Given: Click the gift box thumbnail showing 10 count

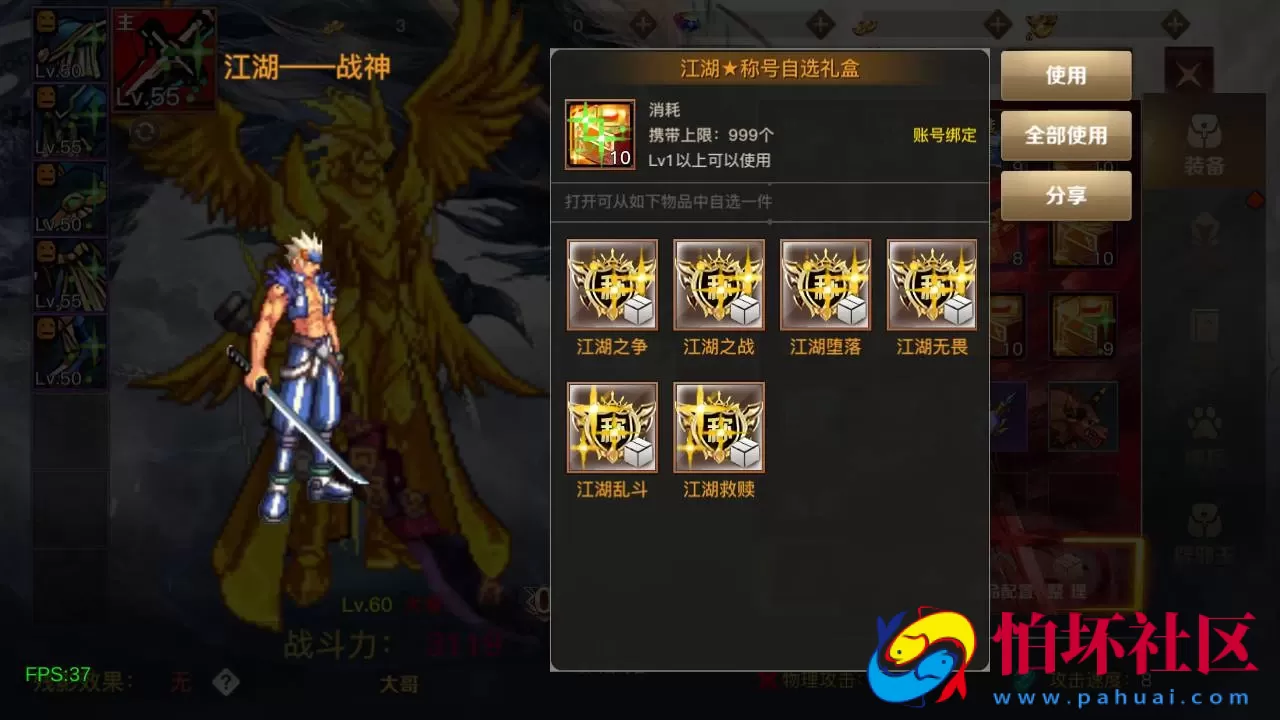Looking at the screenshot, I should [599, 134].
